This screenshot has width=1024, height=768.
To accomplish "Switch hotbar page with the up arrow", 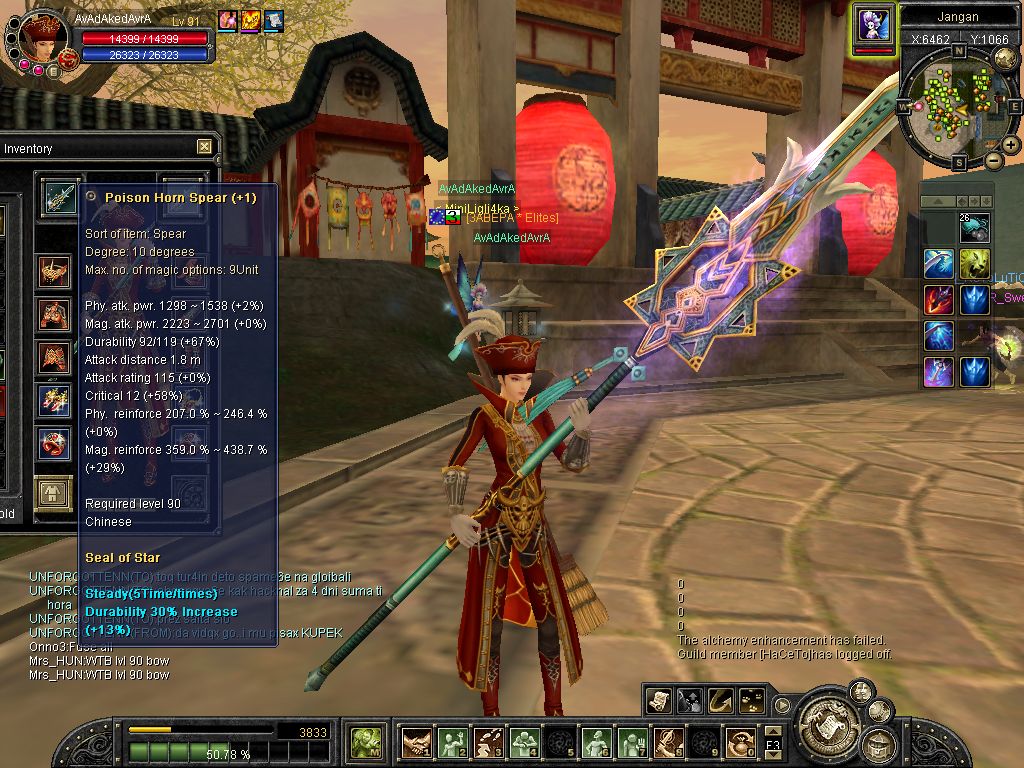I will click(x=772, y=732).
